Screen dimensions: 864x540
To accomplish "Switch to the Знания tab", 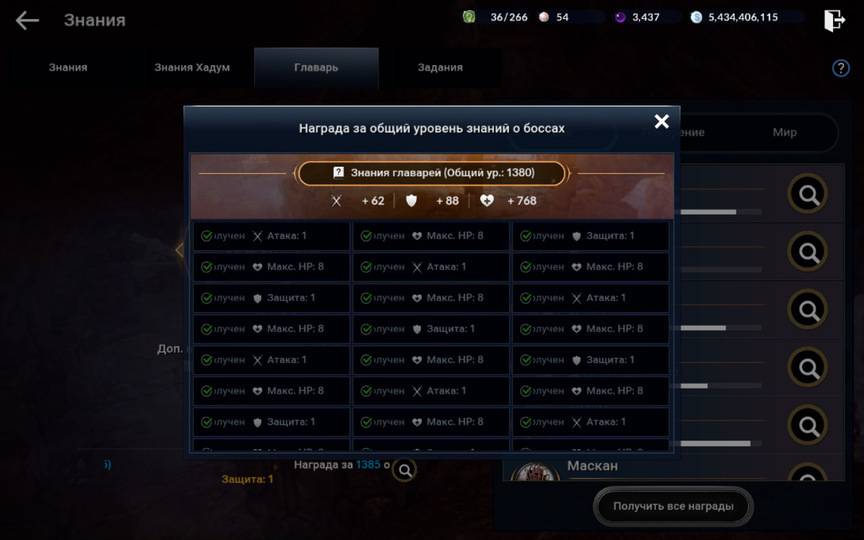I will coord(68,68).
